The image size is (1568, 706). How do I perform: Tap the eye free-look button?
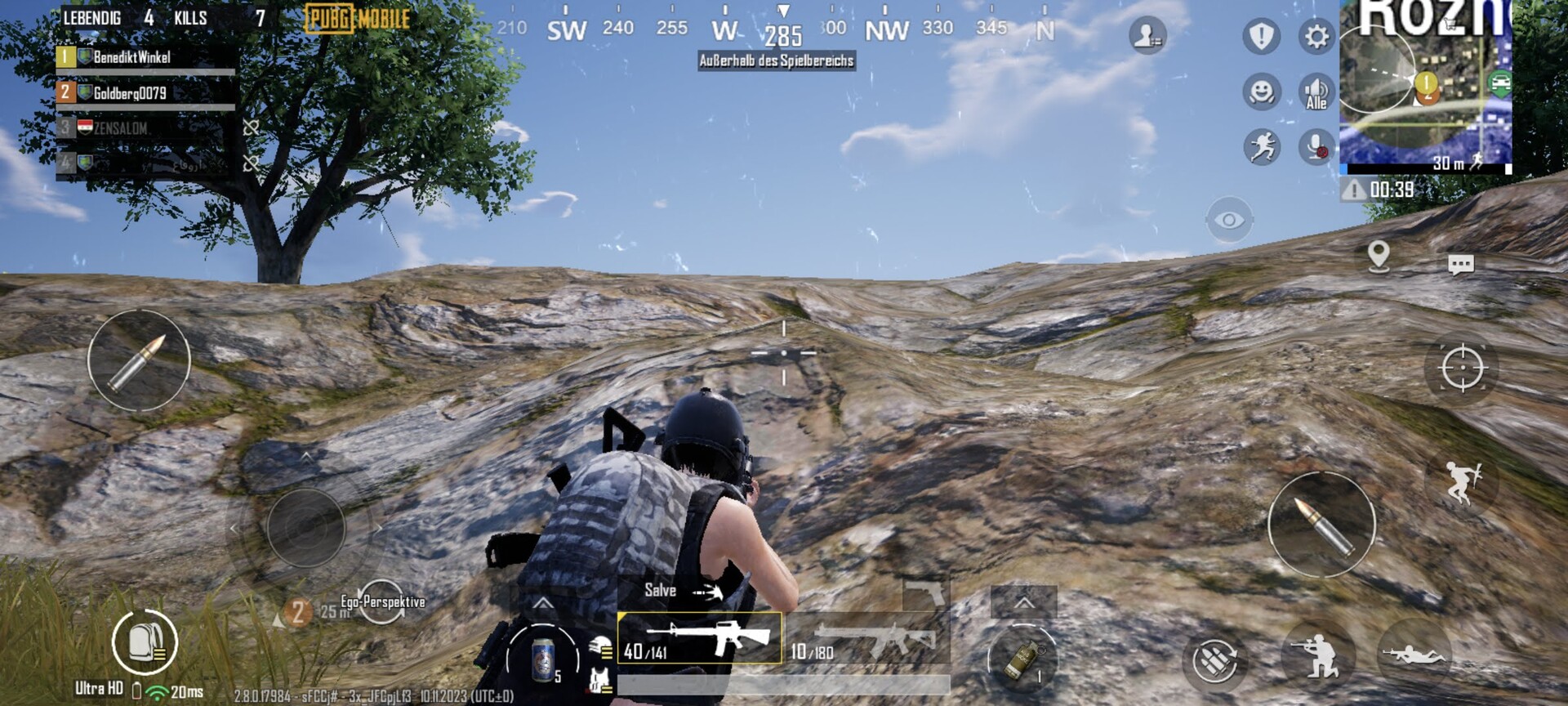coord(1228,220)
